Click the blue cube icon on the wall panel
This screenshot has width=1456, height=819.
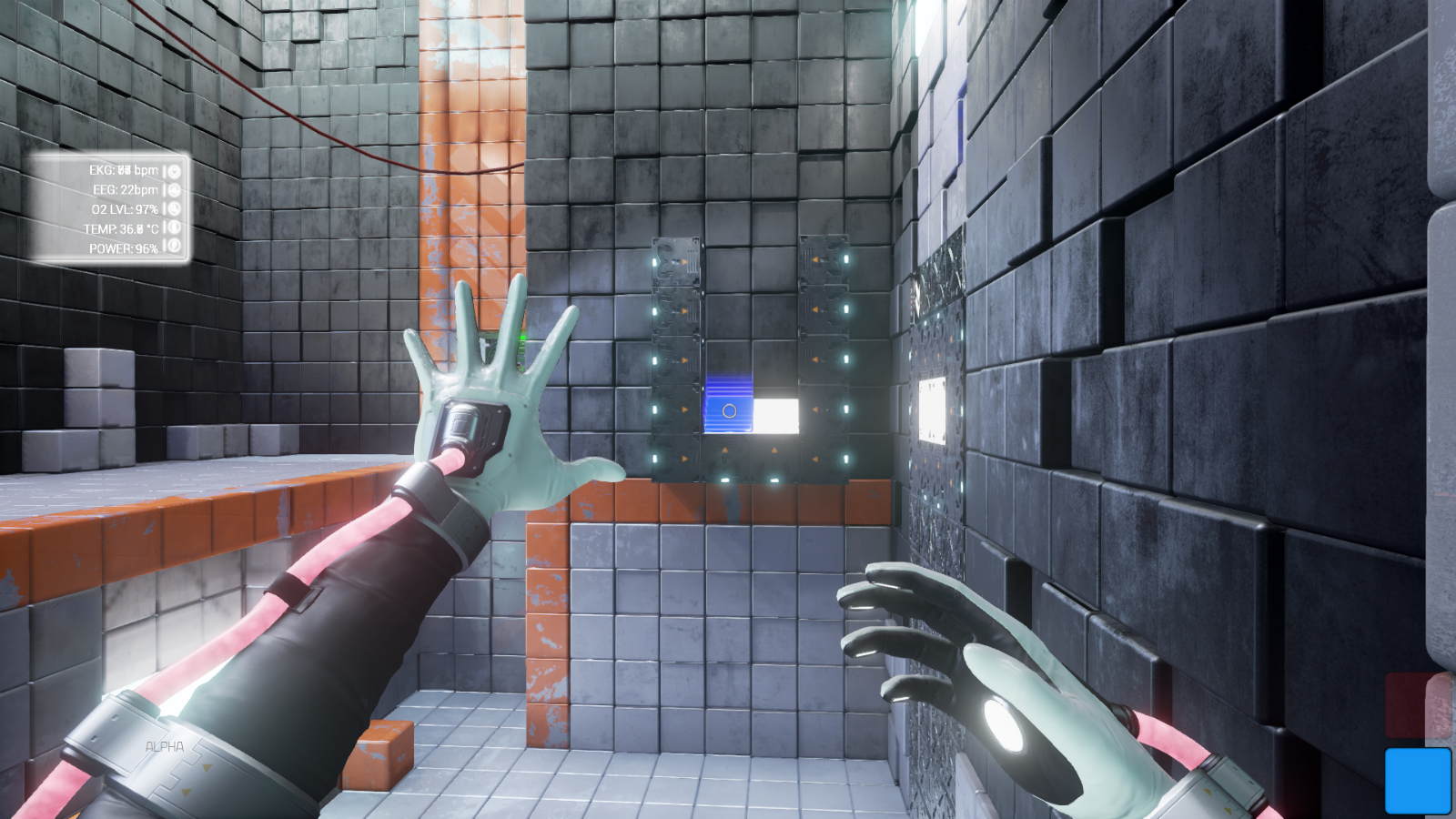tap(729, 409)
